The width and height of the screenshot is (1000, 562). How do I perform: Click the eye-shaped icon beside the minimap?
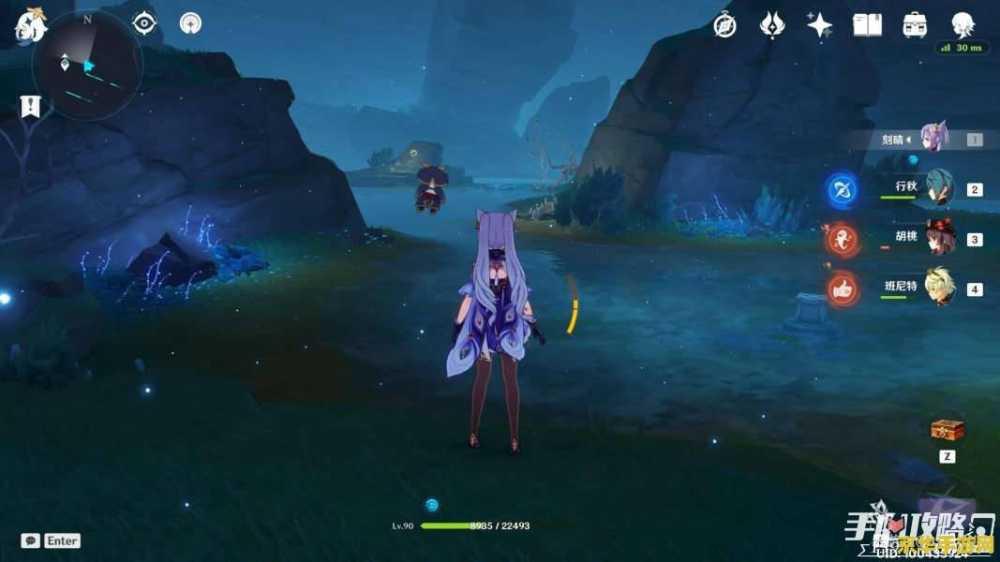coord(145,23)
